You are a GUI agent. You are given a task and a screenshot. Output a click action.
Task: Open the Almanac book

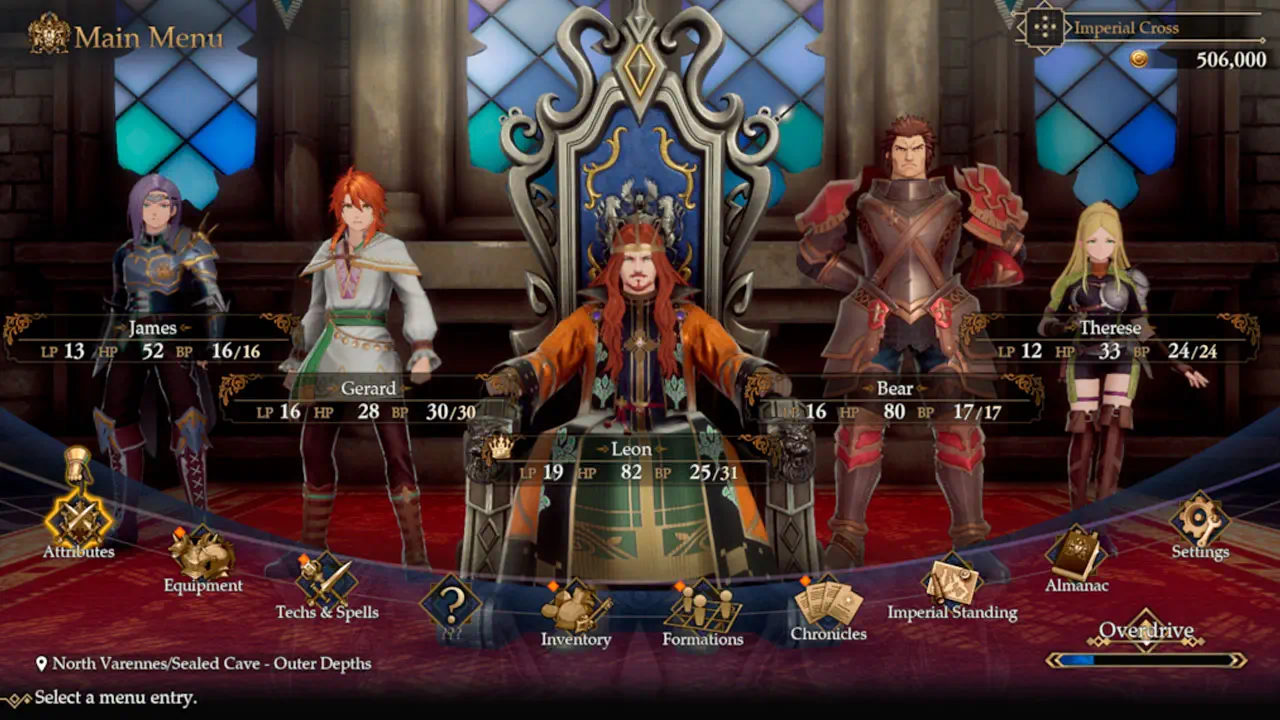(x=1076, y=555)
